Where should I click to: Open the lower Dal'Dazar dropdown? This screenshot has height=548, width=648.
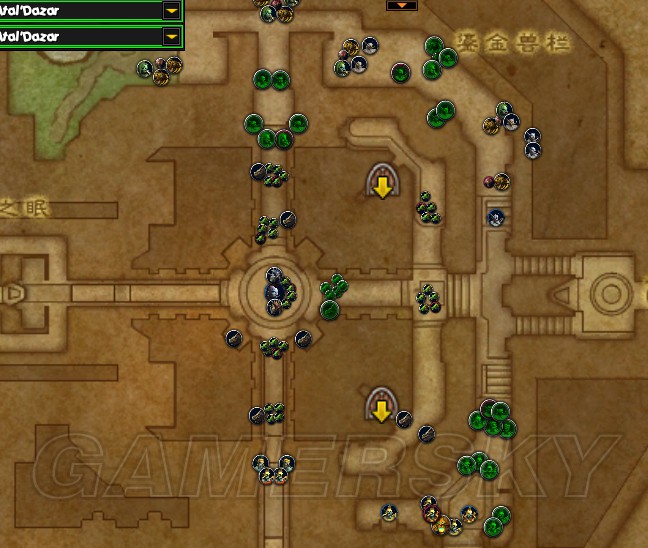click(x=172, y=36)
